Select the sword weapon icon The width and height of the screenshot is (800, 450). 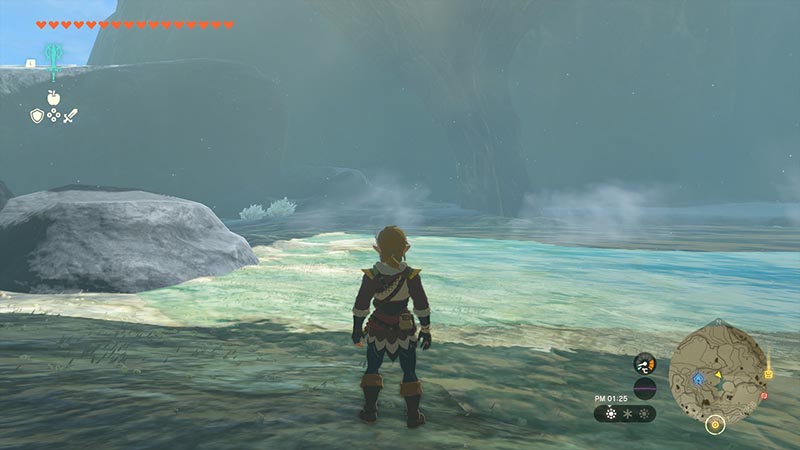click(70, 116)
